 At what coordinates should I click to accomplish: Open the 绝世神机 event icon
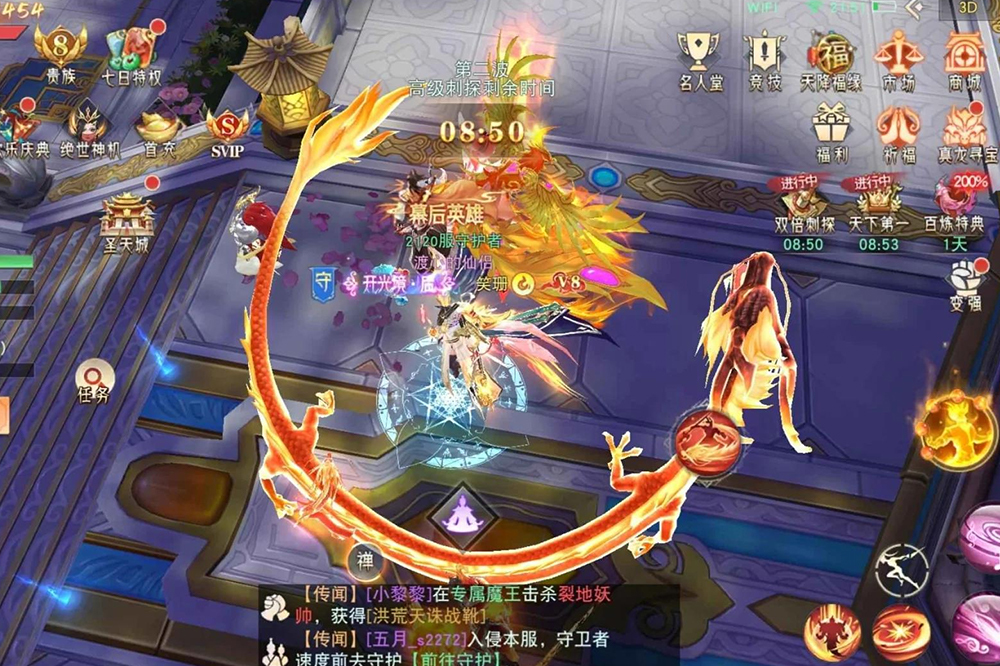click(88, 128)
